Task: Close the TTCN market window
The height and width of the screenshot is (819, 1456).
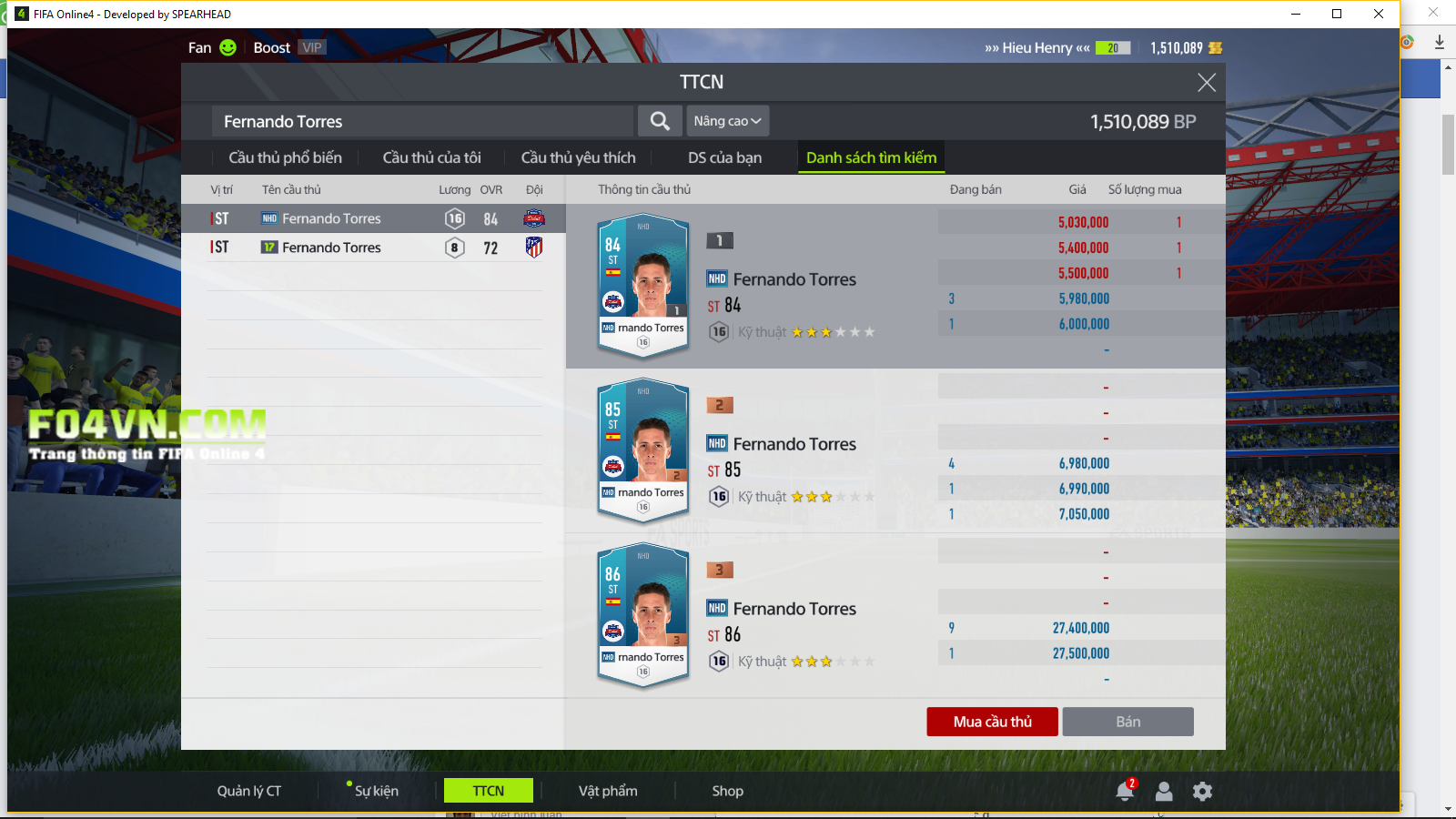Action: (x=1207, y=83)
